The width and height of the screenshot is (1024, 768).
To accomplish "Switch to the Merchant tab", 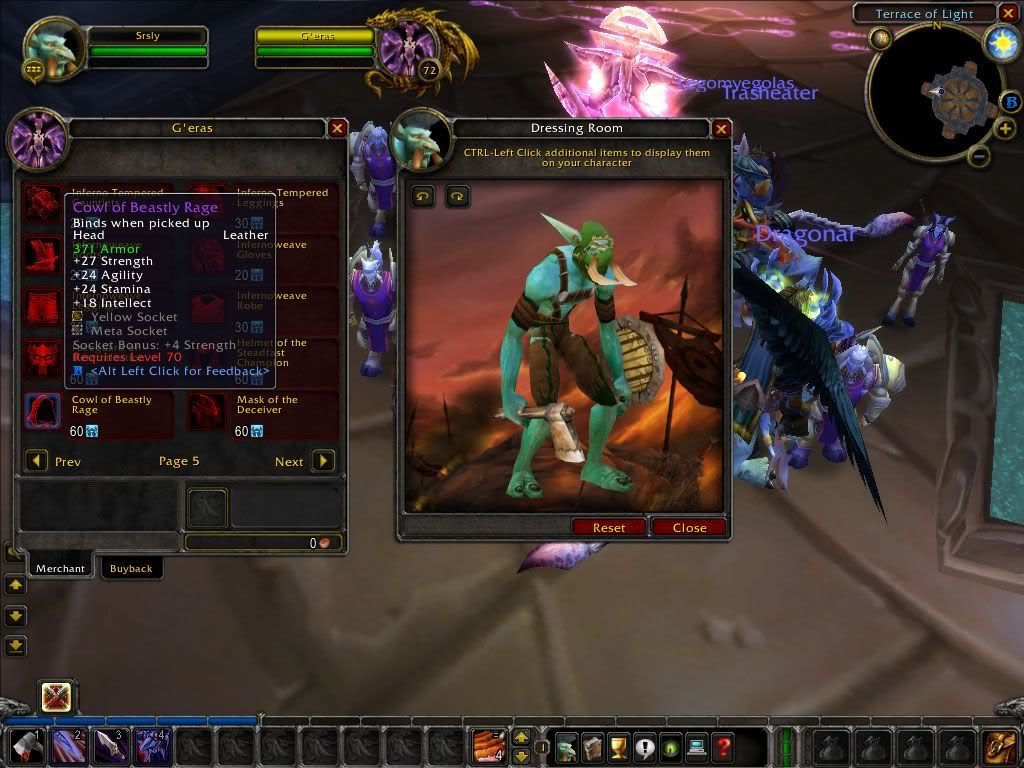I will click(60, 568).
